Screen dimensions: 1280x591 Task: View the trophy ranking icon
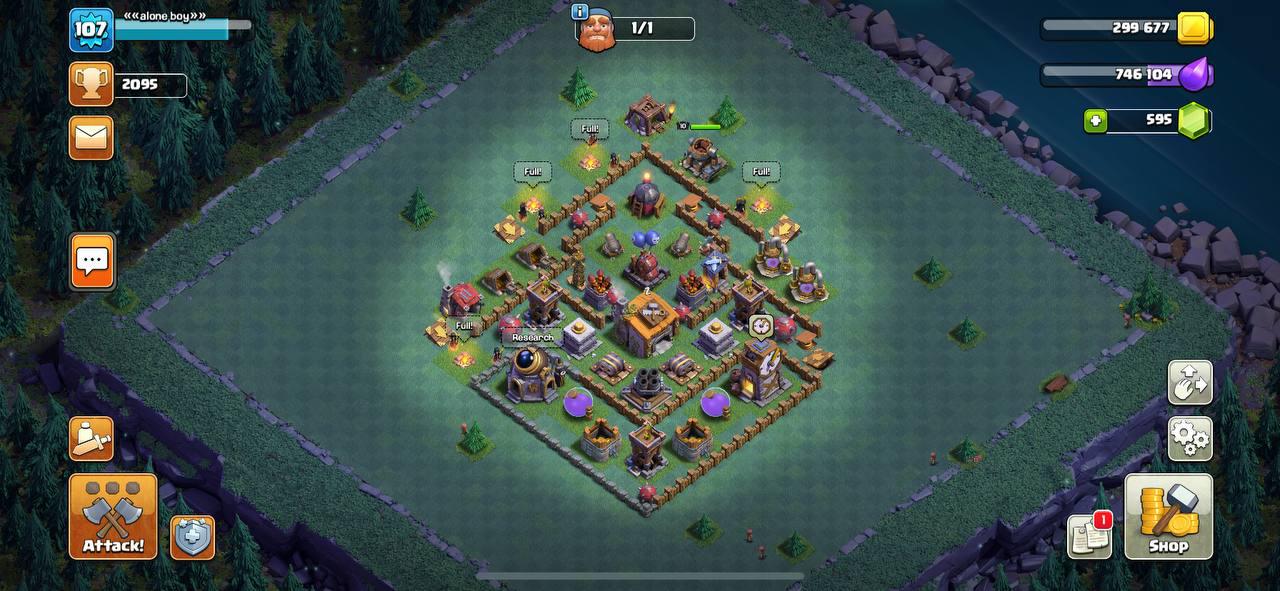91,84
